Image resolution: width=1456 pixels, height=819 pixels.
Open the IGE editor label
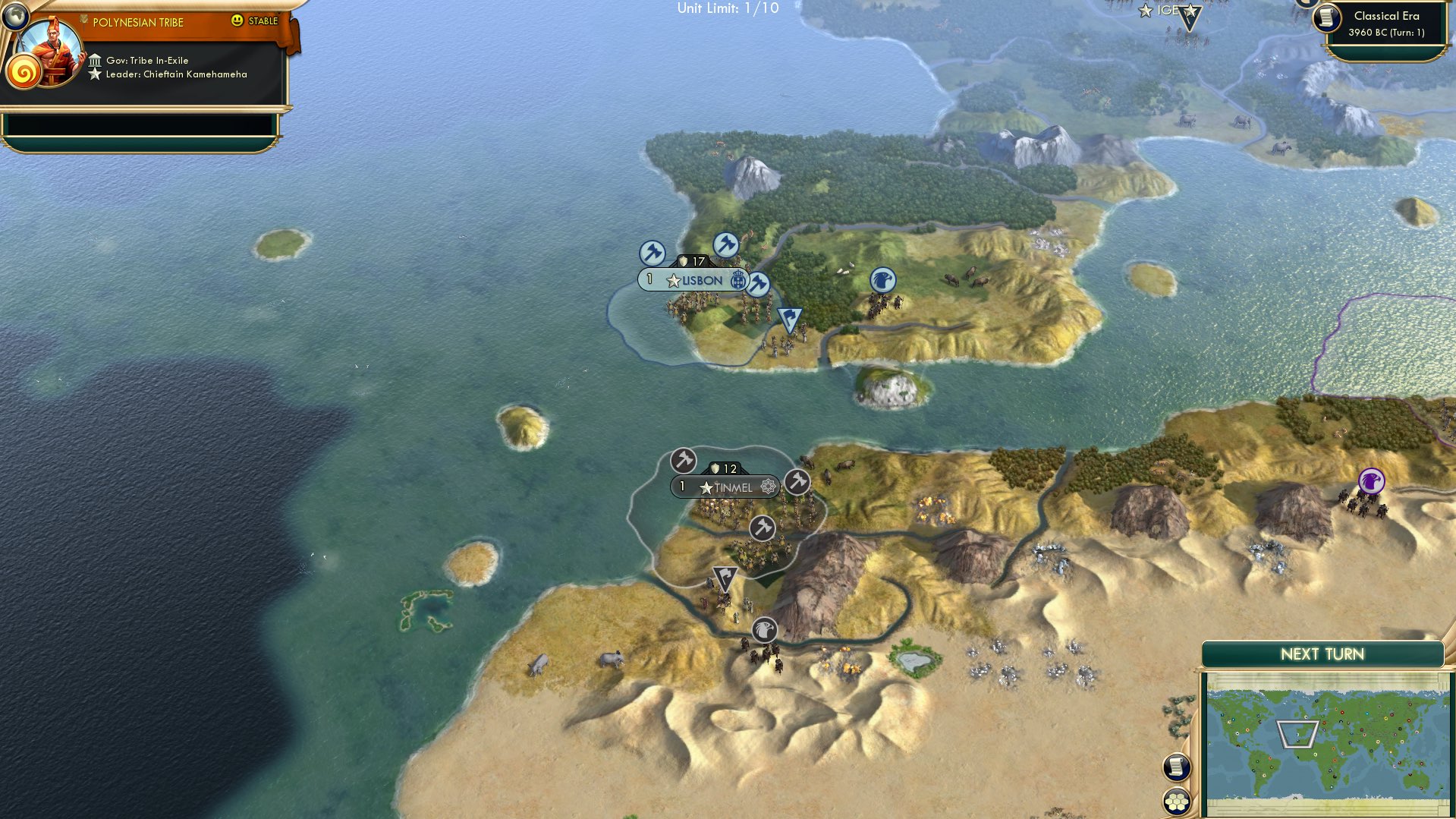1166,11
